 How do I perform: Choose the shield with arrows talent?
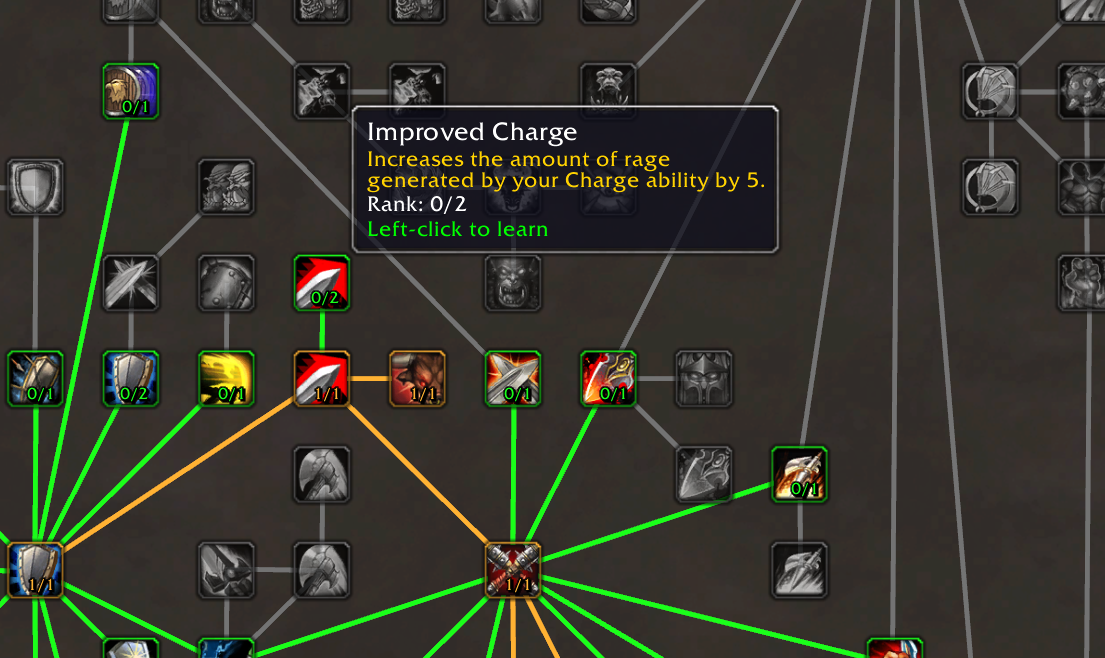[35, 379]
